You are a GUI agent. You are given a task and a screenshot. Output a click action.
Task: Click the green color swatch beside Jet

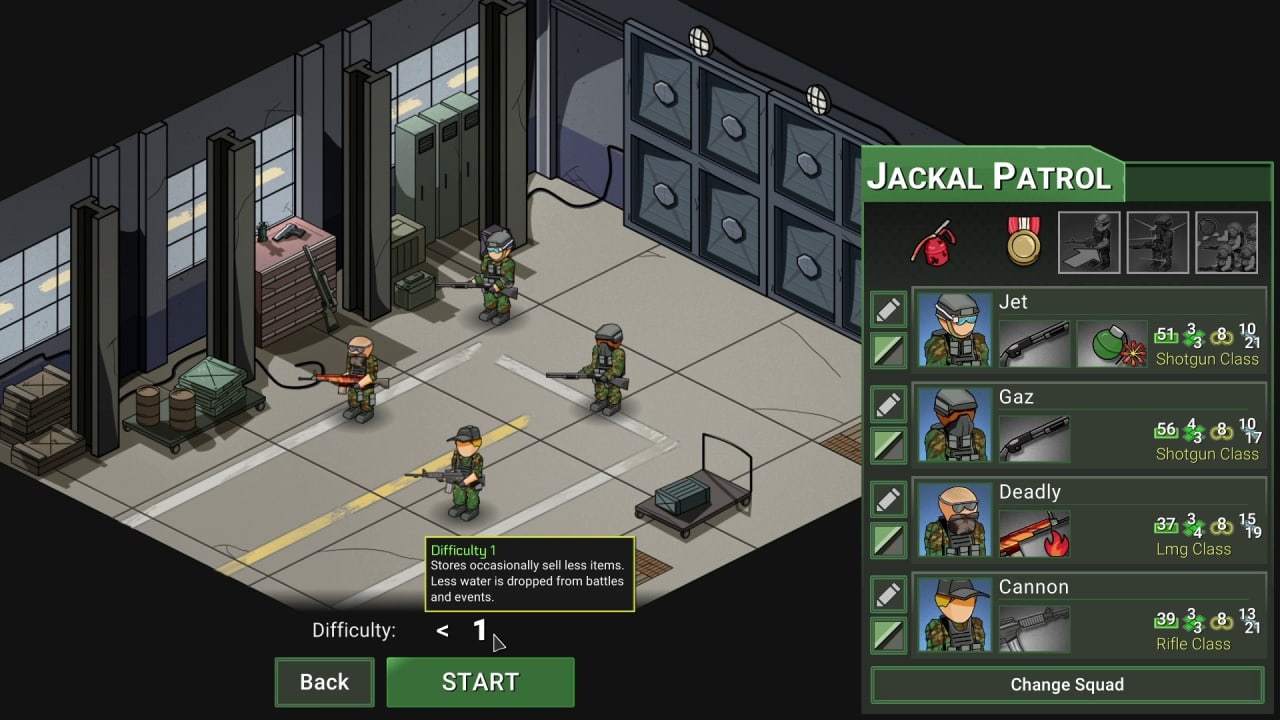(x=888, y=350)
